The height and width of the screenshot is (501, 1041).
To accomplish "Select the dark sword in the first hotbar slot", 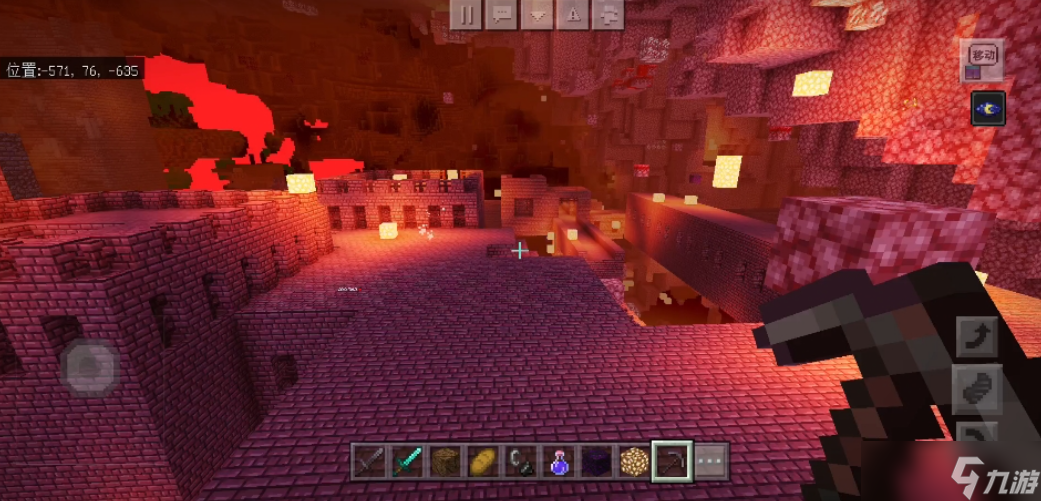I will [369, 461].
